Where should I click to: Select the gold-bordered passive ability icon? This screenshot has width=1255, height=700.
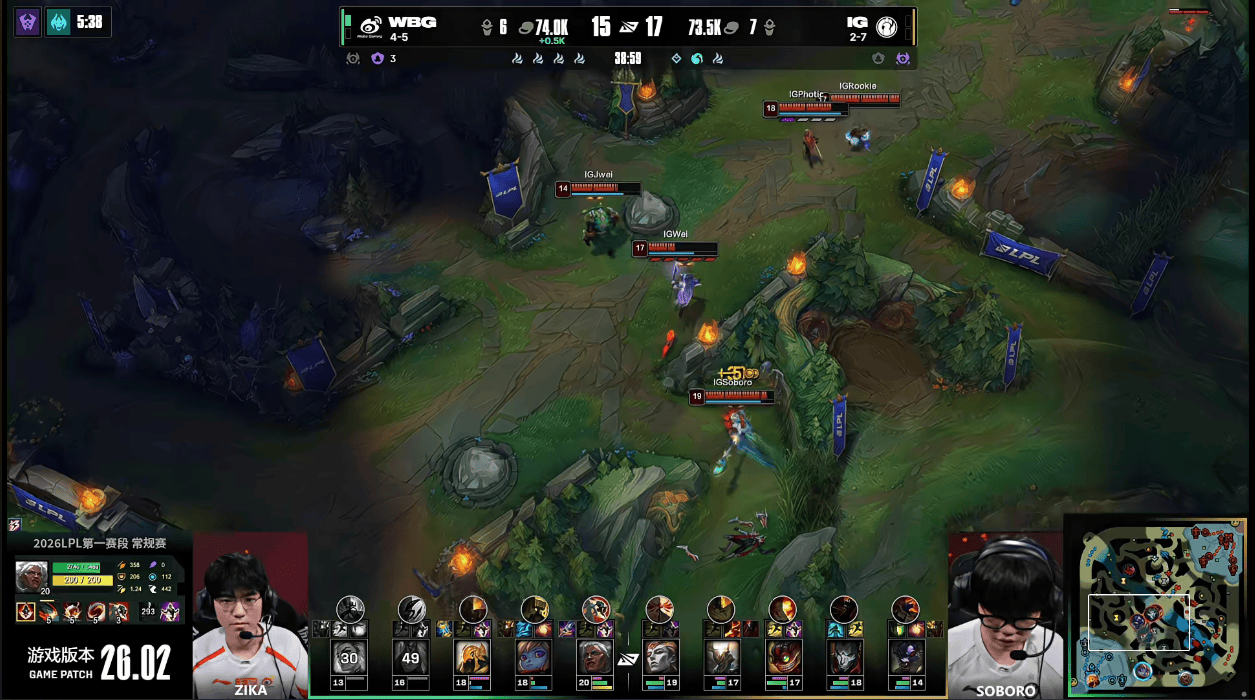(x=26, y=611)
